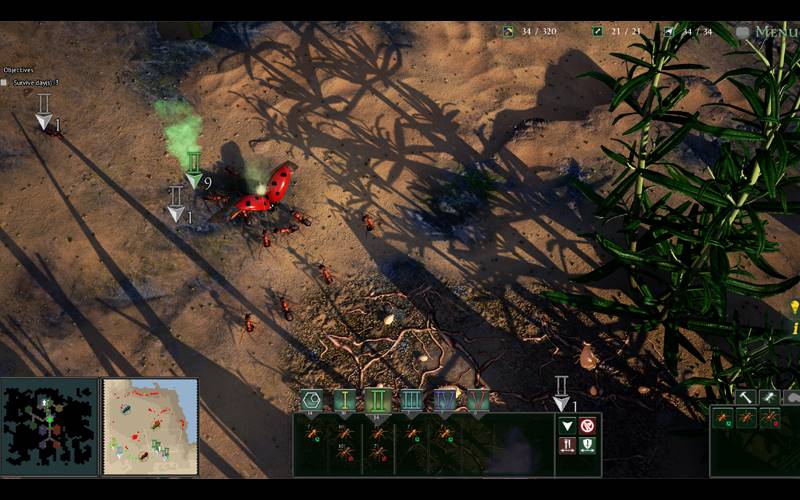Select the marker-I pheromone flag near ladybug
Screen dimensions: 800x500
(176, 203)
